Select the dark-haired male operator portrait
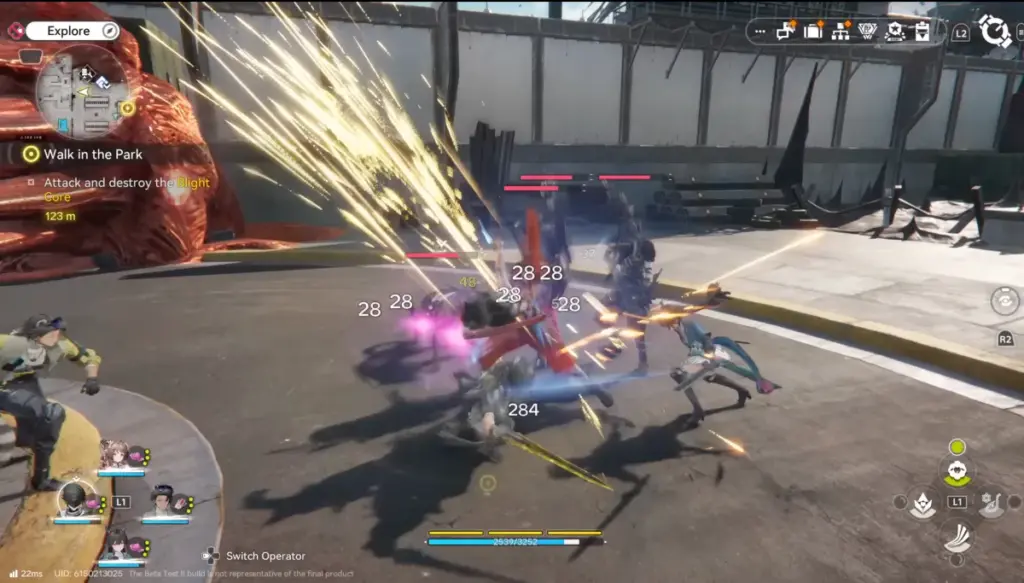 (x=161, y=499)
